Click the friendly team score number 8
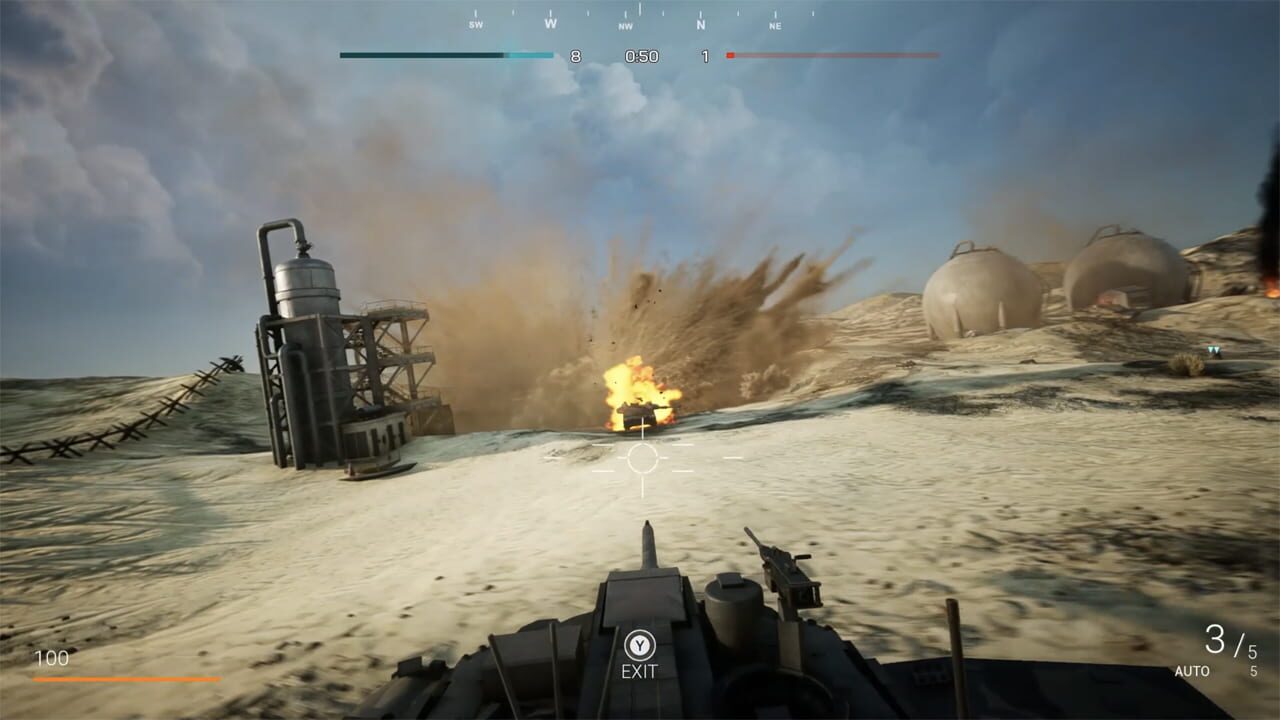1280x720 pixels. tap(573, 56)
